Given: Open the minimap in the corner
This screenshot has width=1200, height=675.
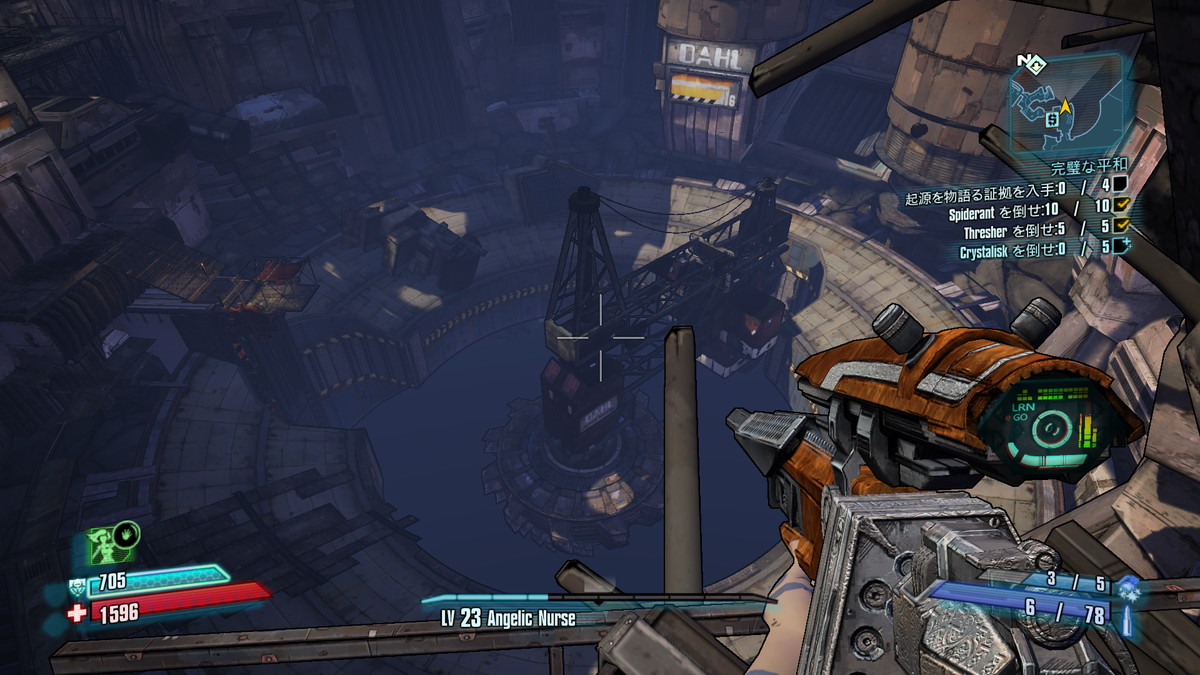Looking at the screenshot, I should point(1067,105).
